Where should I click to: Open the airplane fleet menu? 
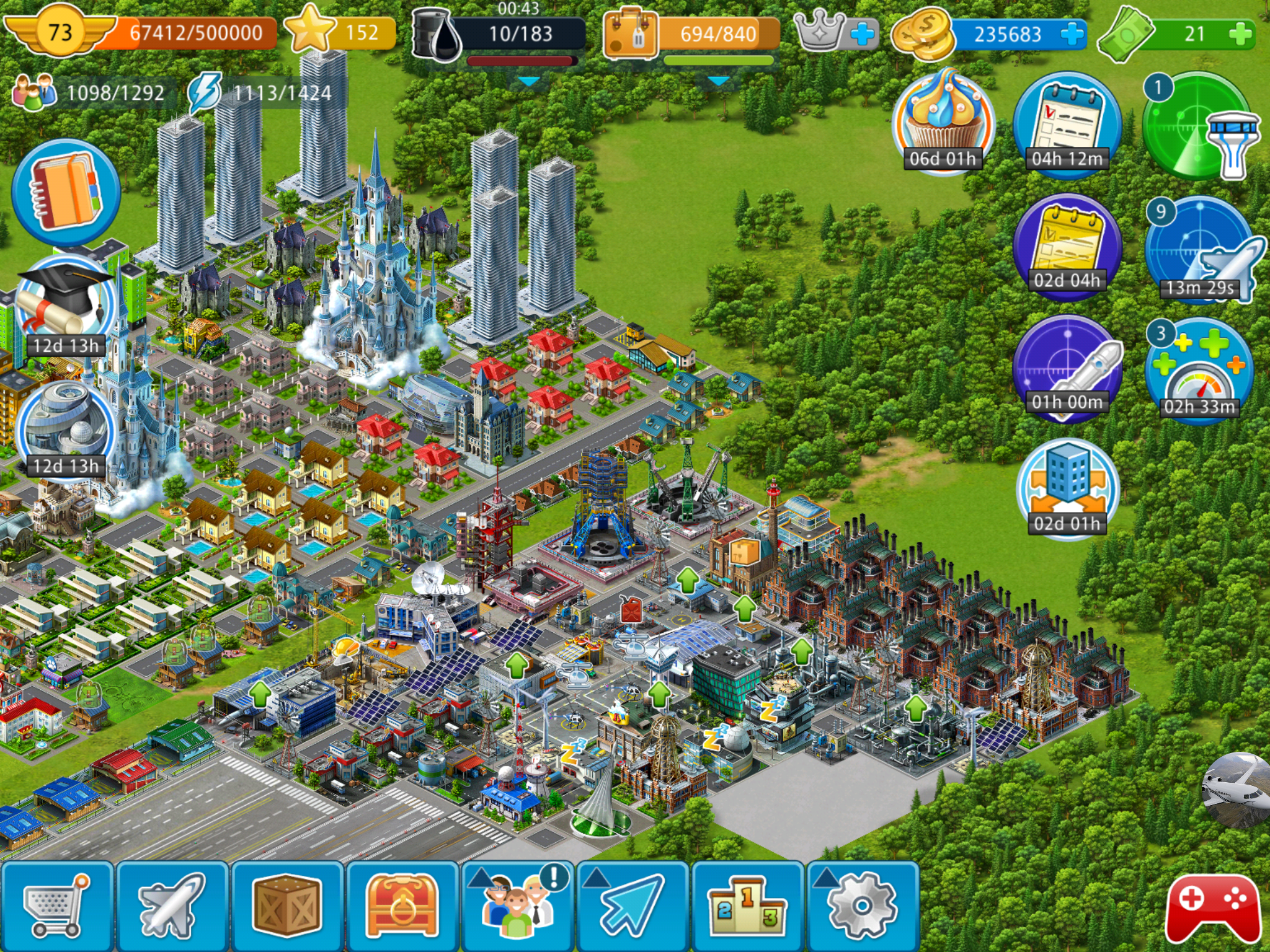click(172, 906)
